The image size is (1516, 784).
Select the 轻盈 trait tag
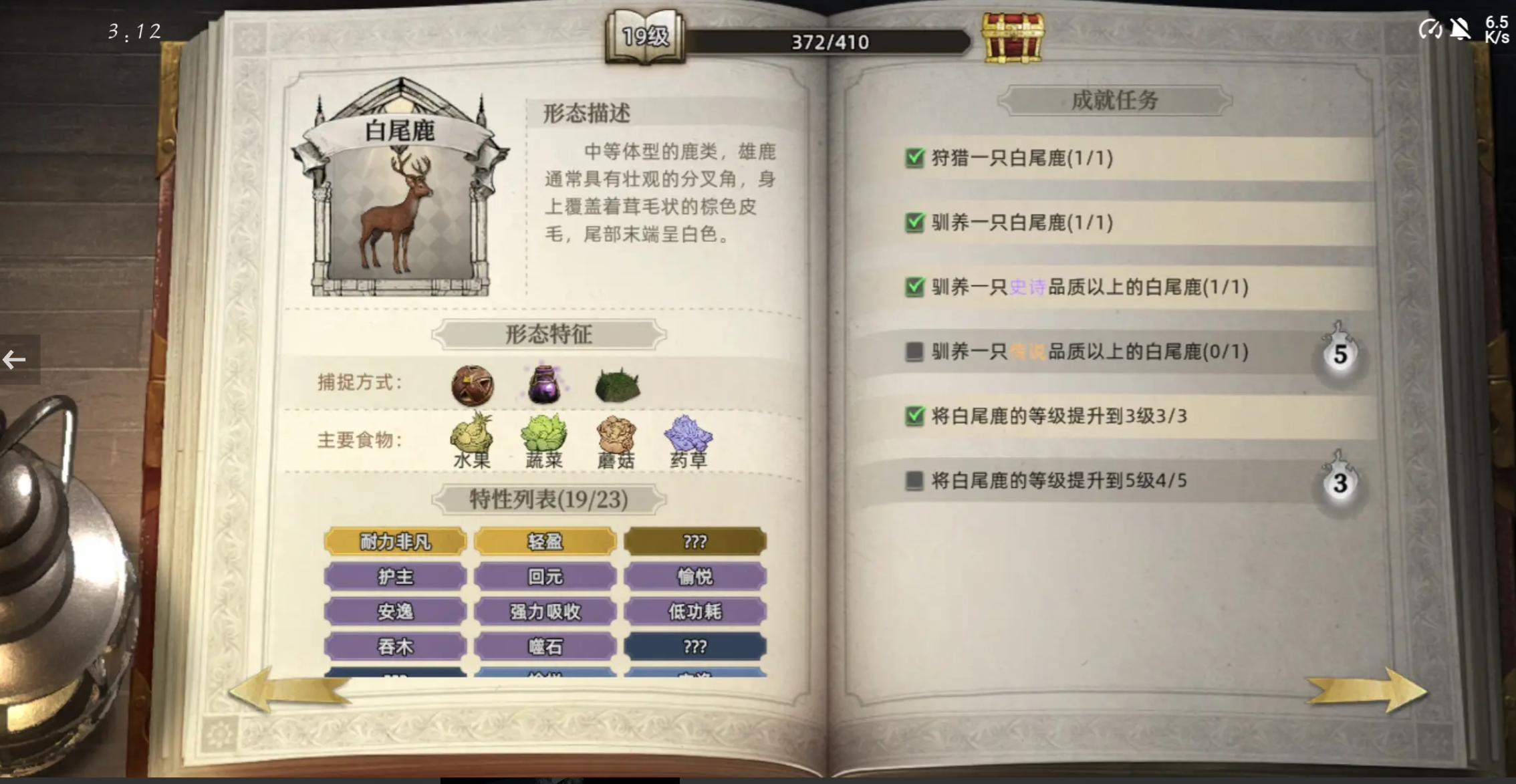click(x=545, y=541)
